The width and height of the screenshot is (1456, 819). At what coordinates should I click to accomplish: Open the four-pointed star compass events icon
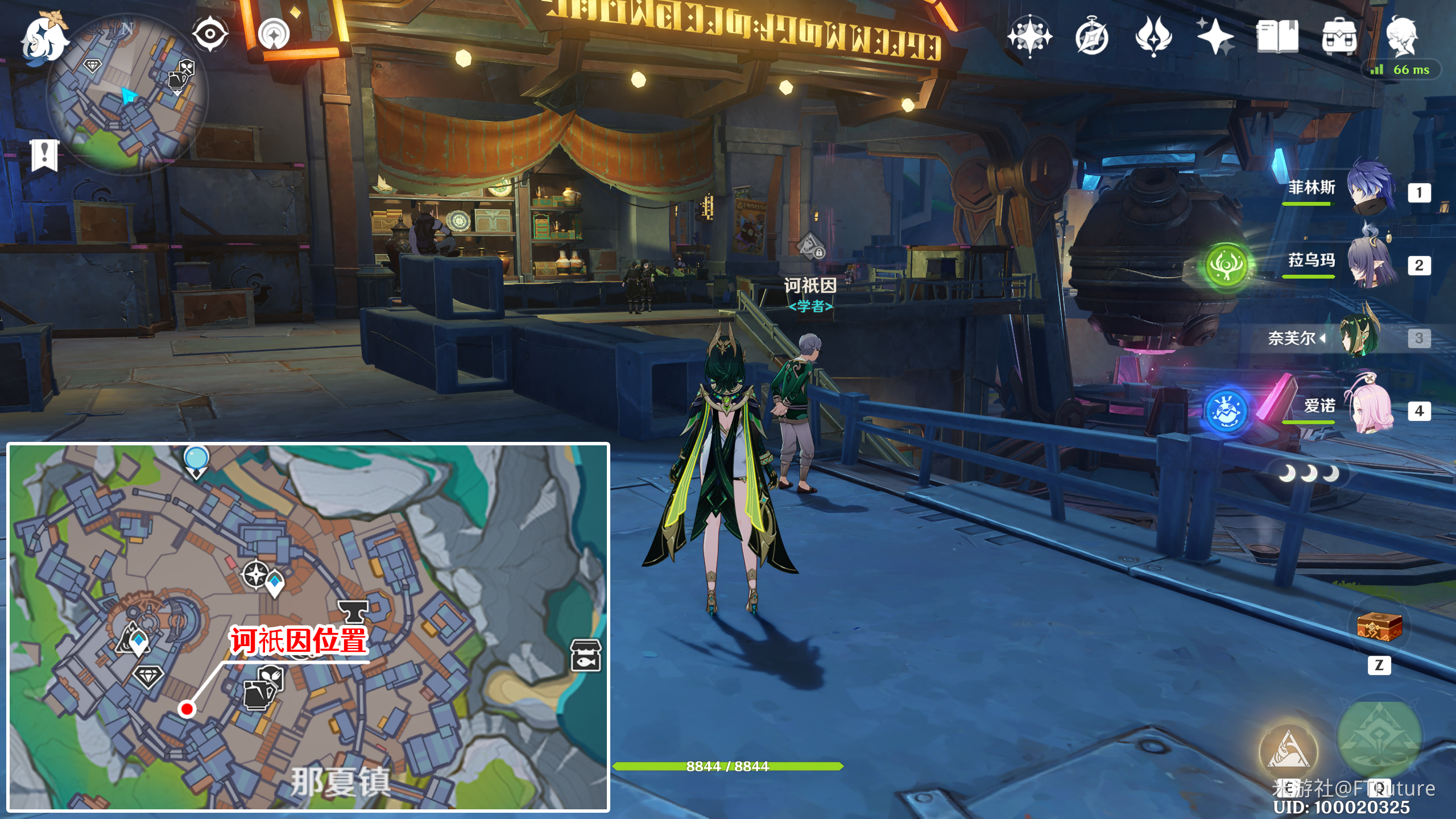coord(1029,37)
